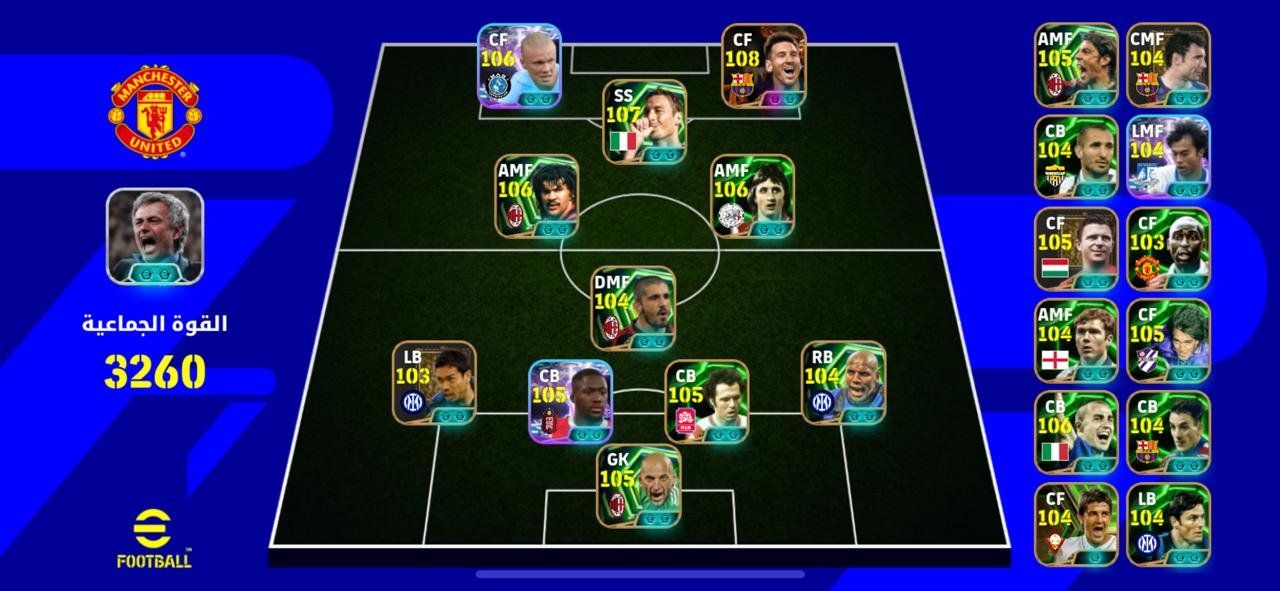Image resolution: width=1280 pixels, height=591 pixels.
Task: Select the LMF 104 bench card
Action: [x=1168, y=157]
